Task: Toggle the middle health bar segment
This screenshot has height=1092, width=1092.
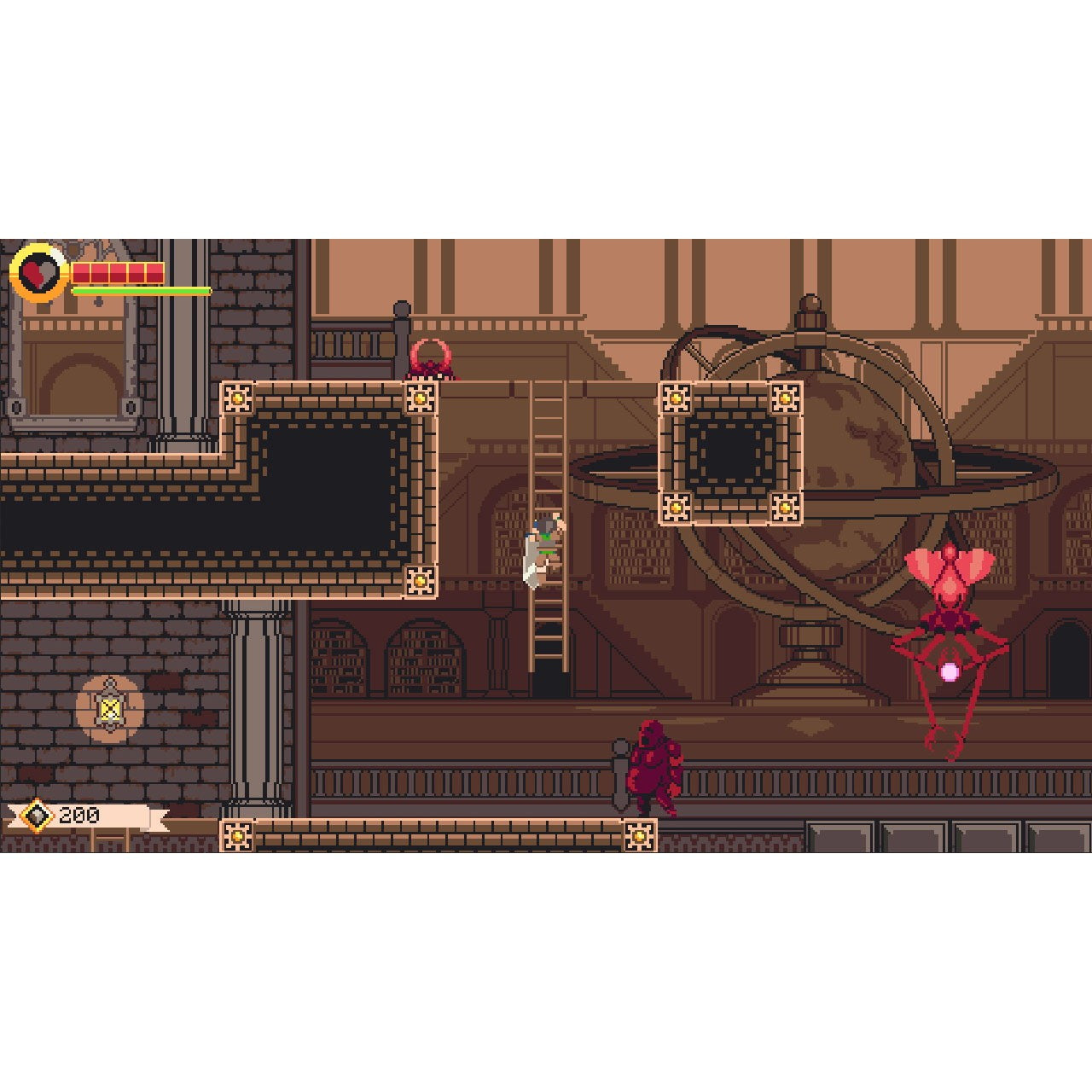Action: 118,273
